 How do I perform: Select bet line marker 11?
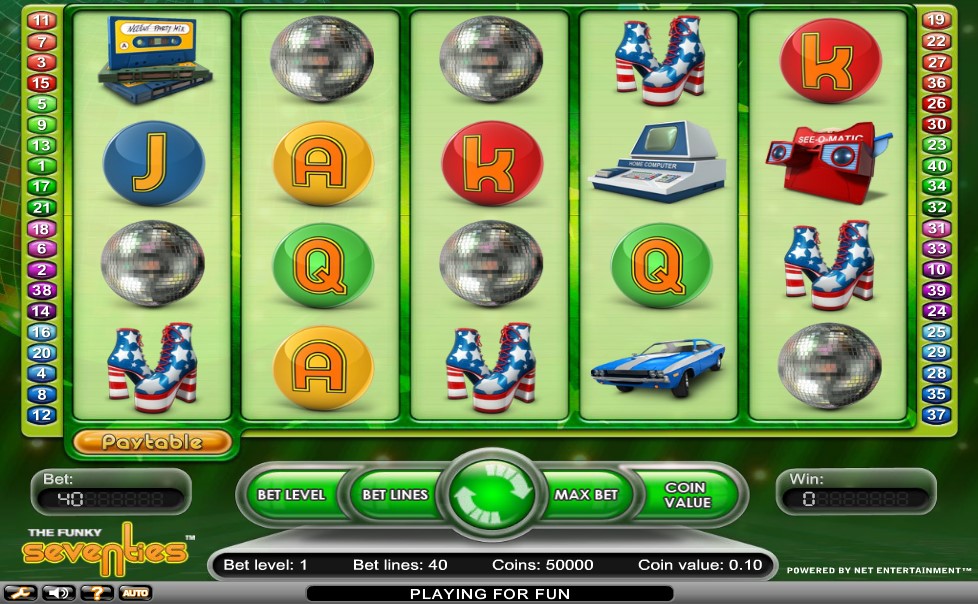(42, 20)
